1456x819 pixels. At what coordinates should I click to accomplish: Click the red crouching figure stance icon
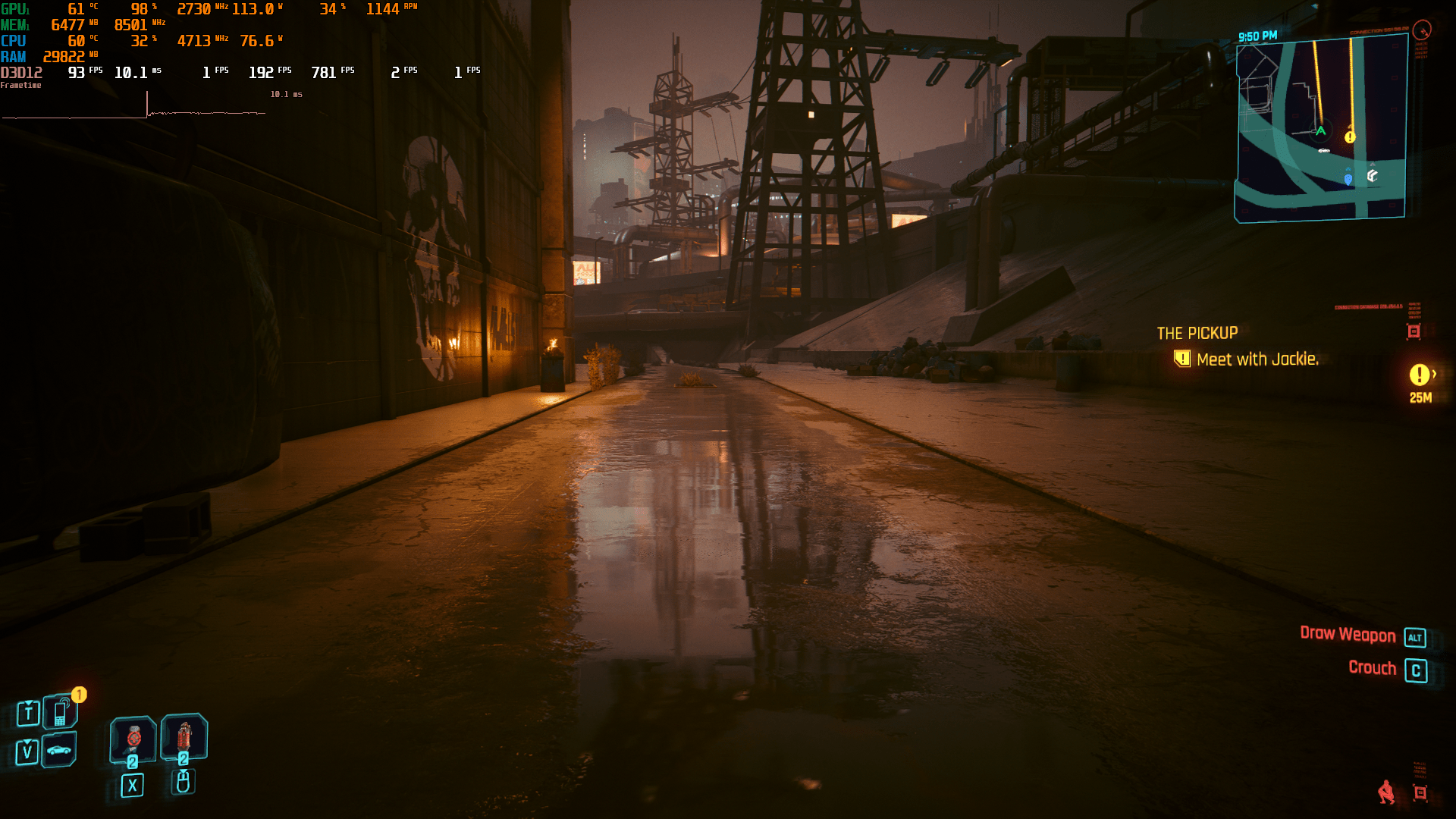pyautogui.click(x=1386, y=792)
